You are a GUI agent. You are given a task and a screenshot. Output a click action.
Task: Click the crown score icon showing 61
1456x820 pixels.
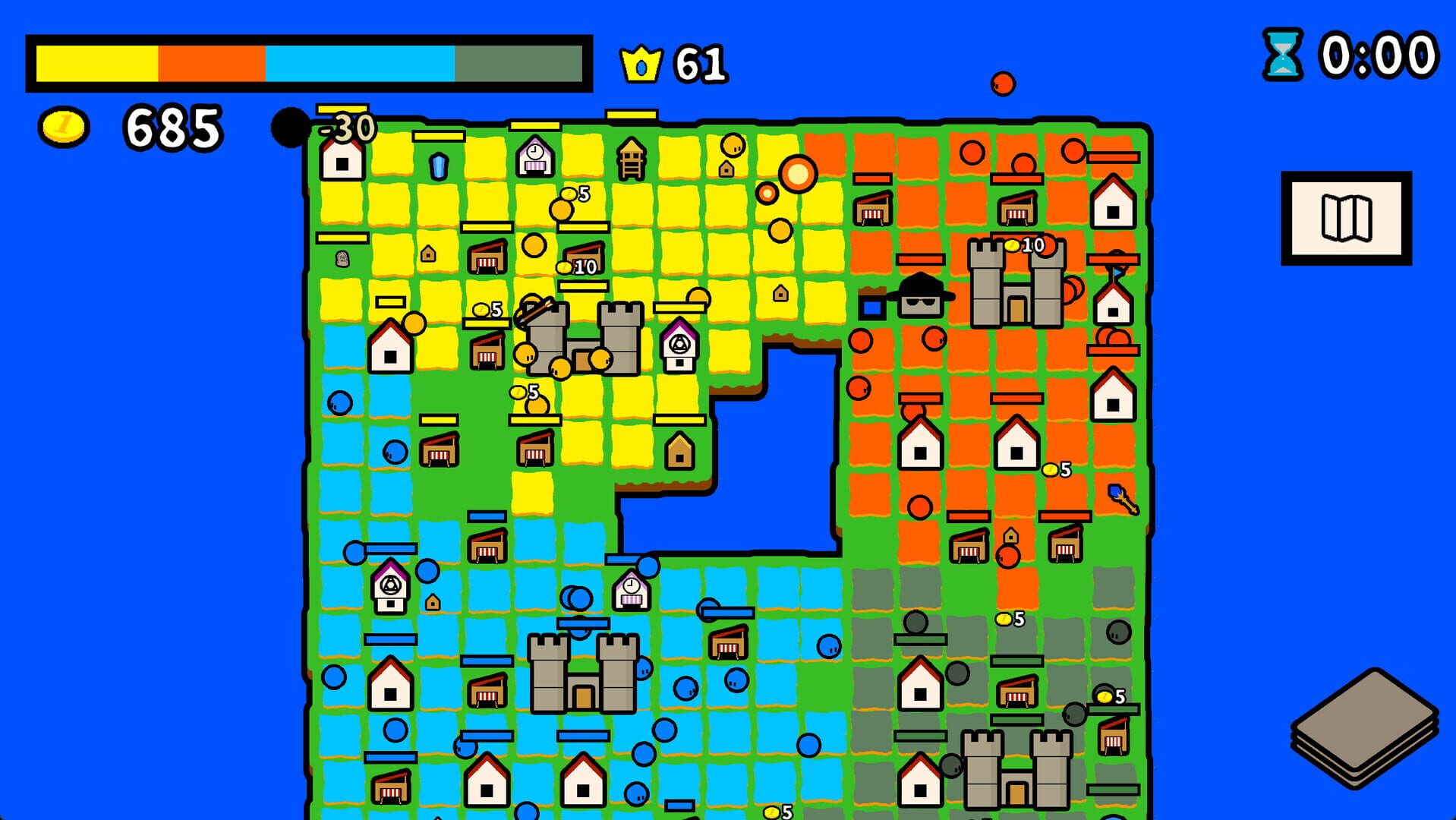(641, 65)
